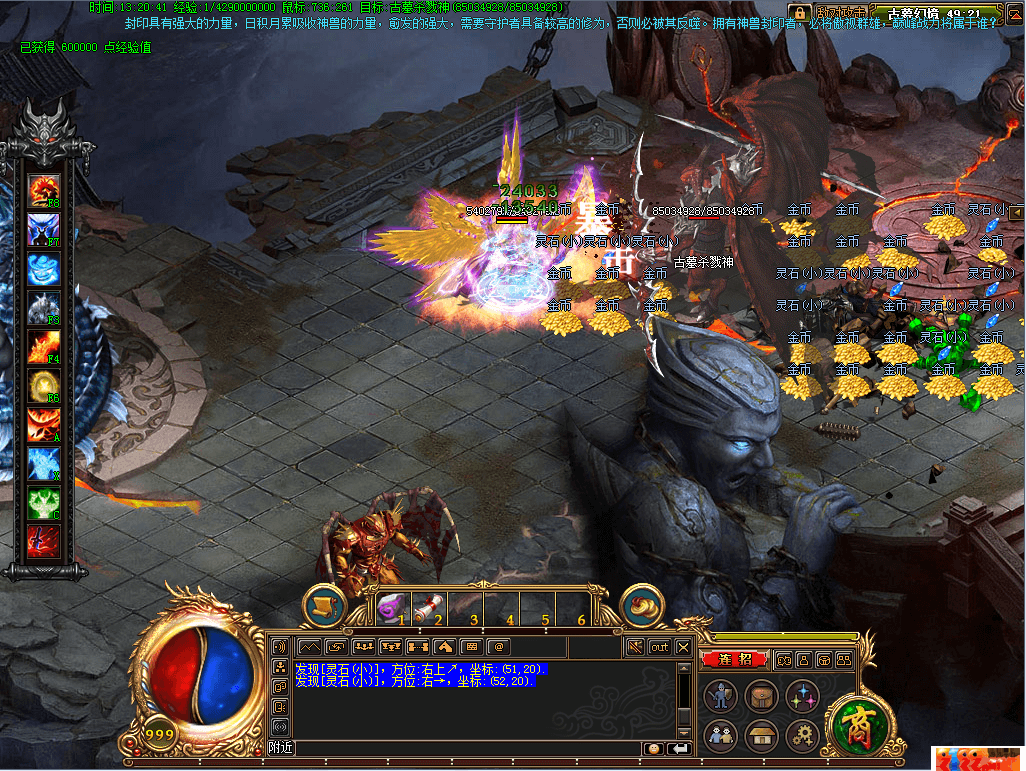Activate the green skull skill marked C
This screenshot has height=771, width=1026.
(44, 503)
